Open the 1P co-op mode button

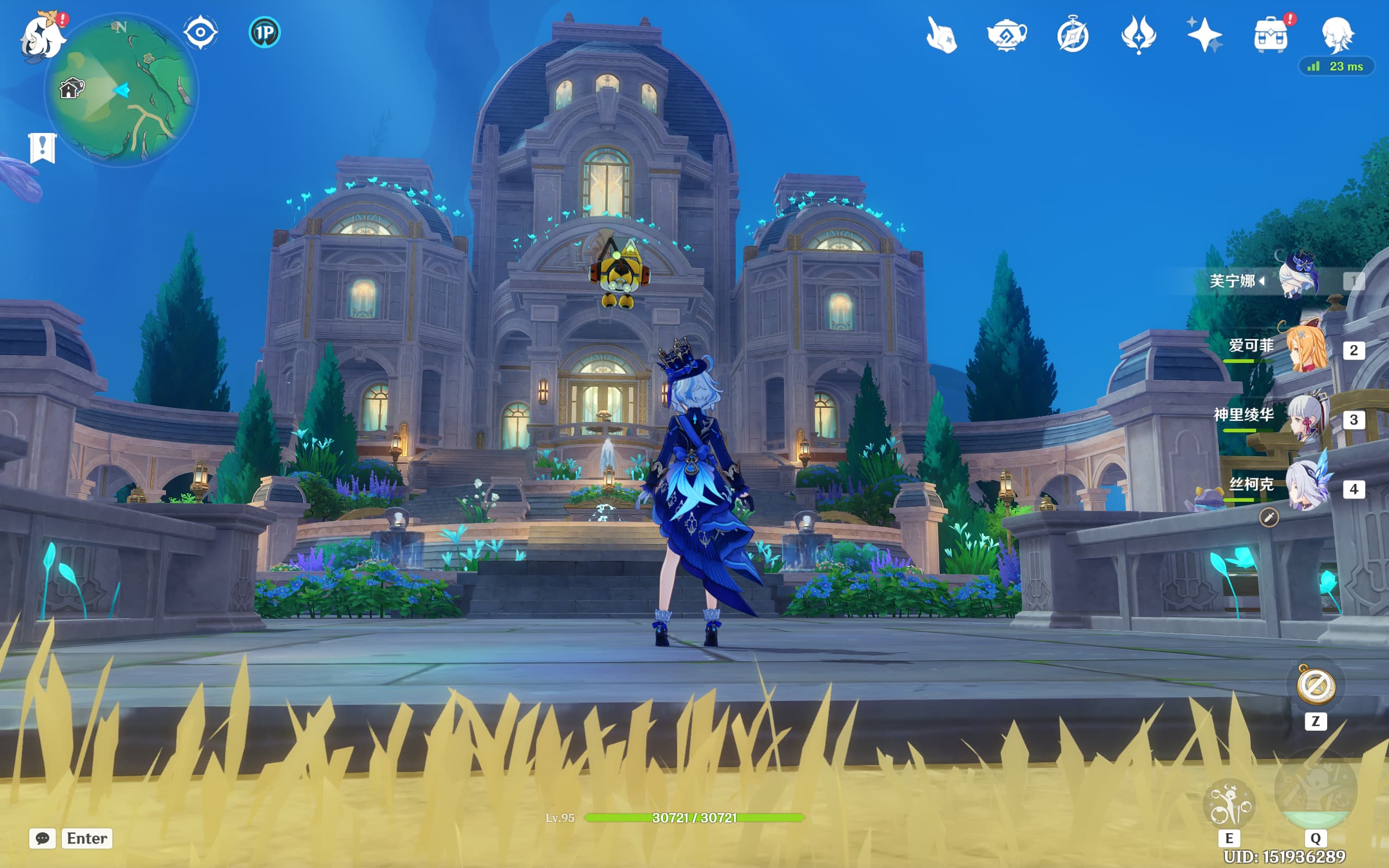[x=265, y=32]
